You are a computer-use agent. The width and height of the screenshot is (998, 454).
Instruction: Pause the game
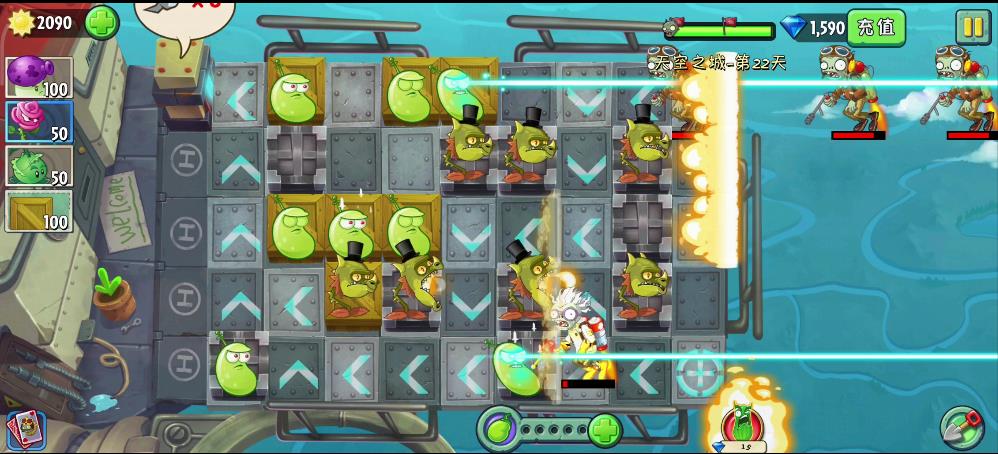(972, 27)
